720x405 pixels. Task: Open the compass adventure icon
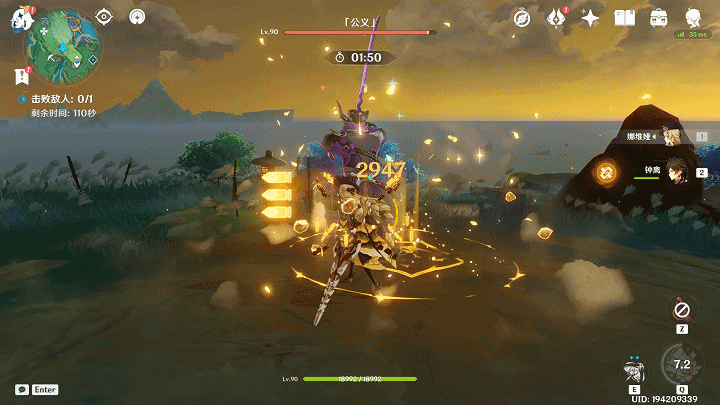point(522,18)
